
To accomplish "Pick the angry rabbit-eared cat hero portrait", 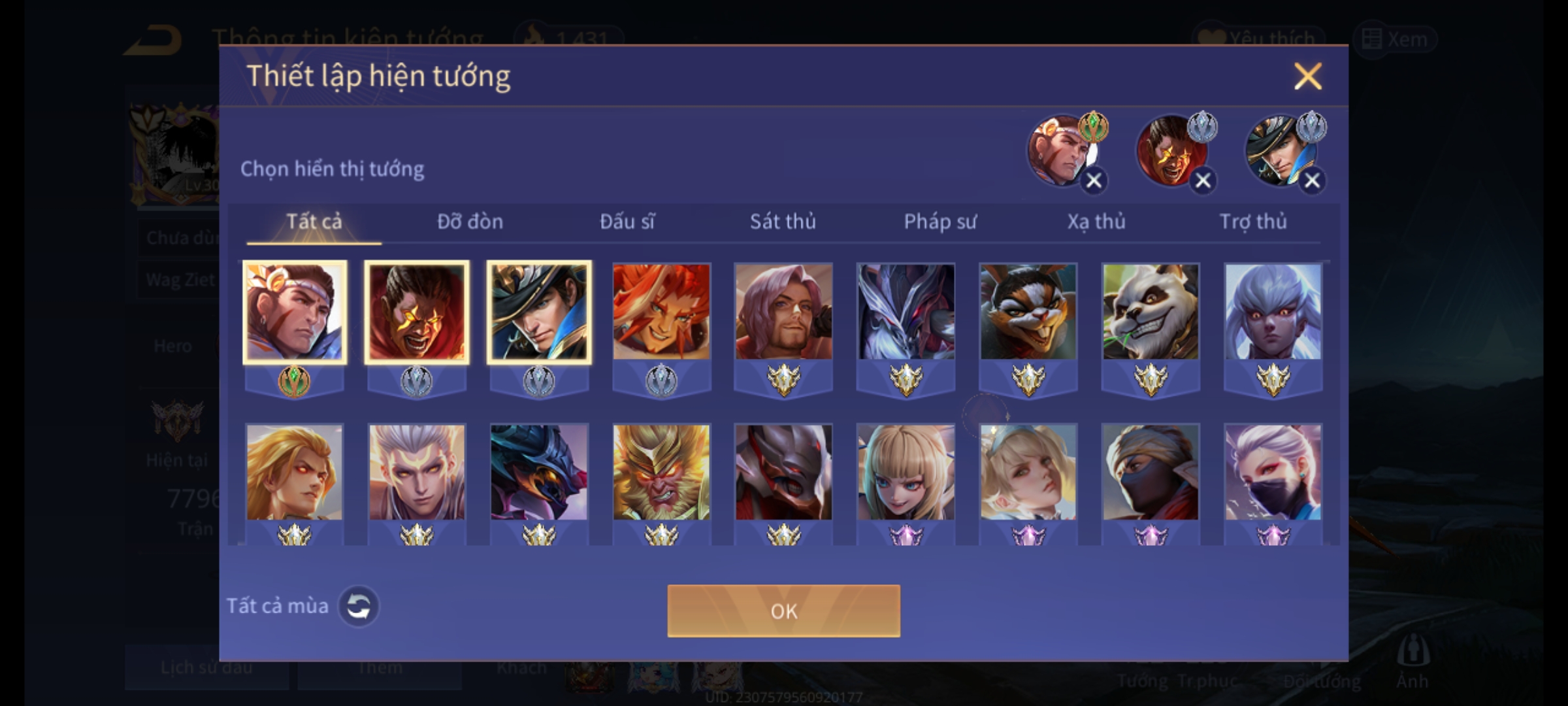I will click(x=1028, y=312).
